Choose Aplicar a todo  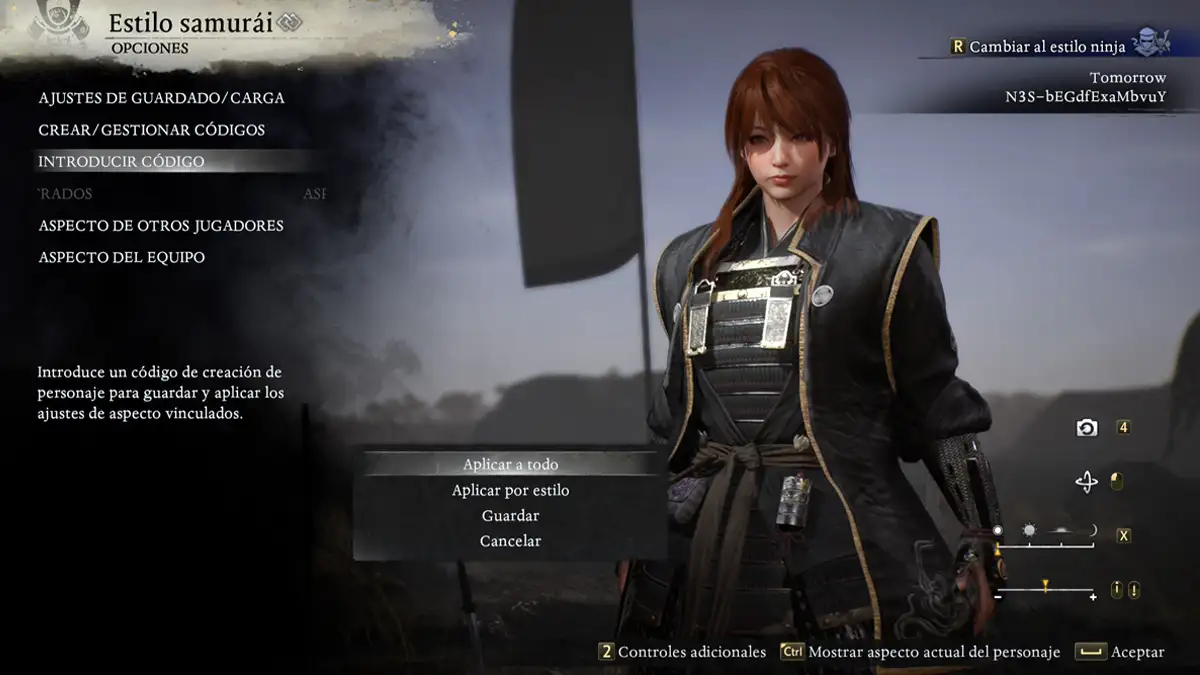pyautogui.click(x=510, y=465)
